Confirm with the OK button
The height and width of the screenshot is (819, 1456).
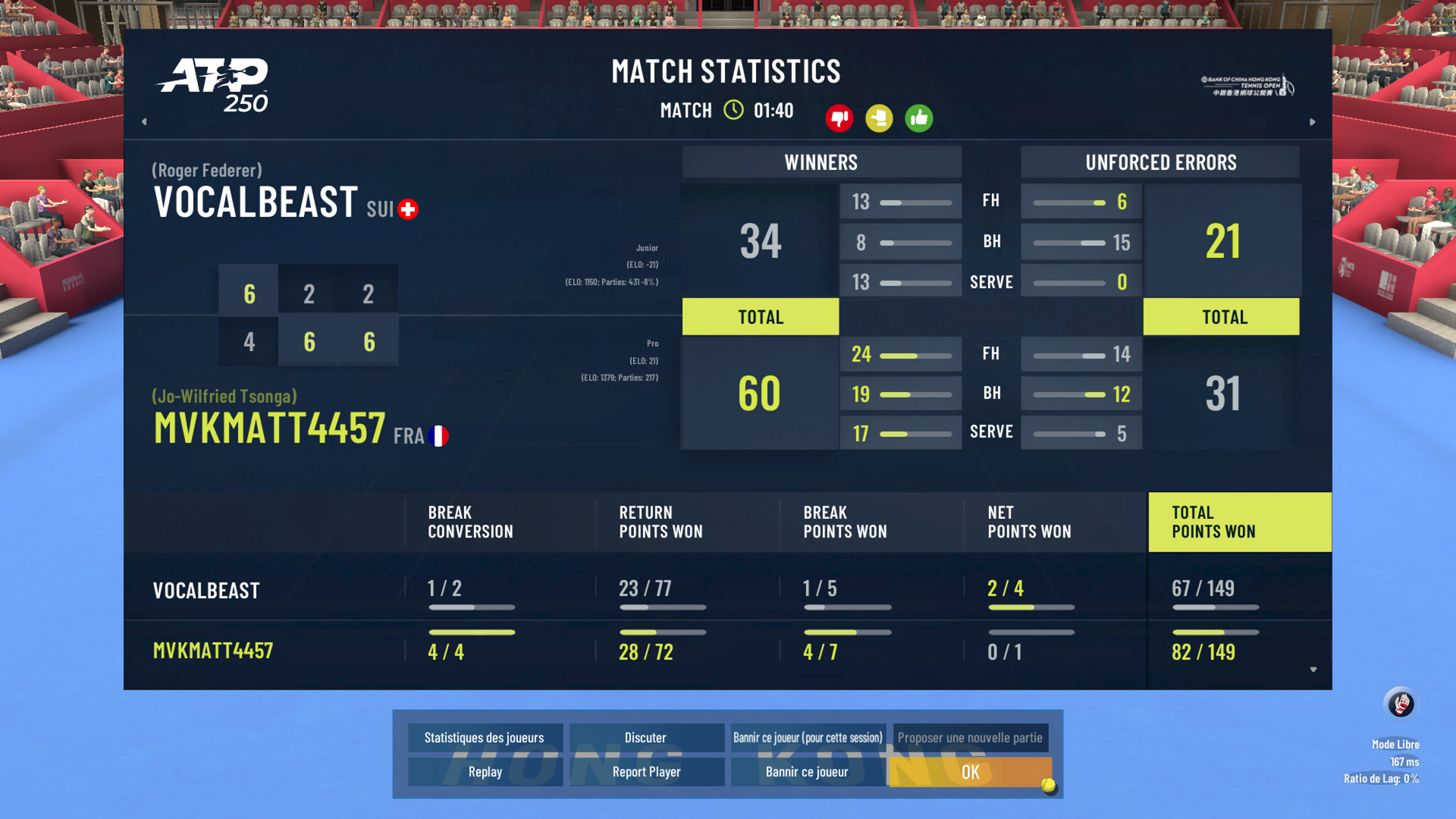970,772
